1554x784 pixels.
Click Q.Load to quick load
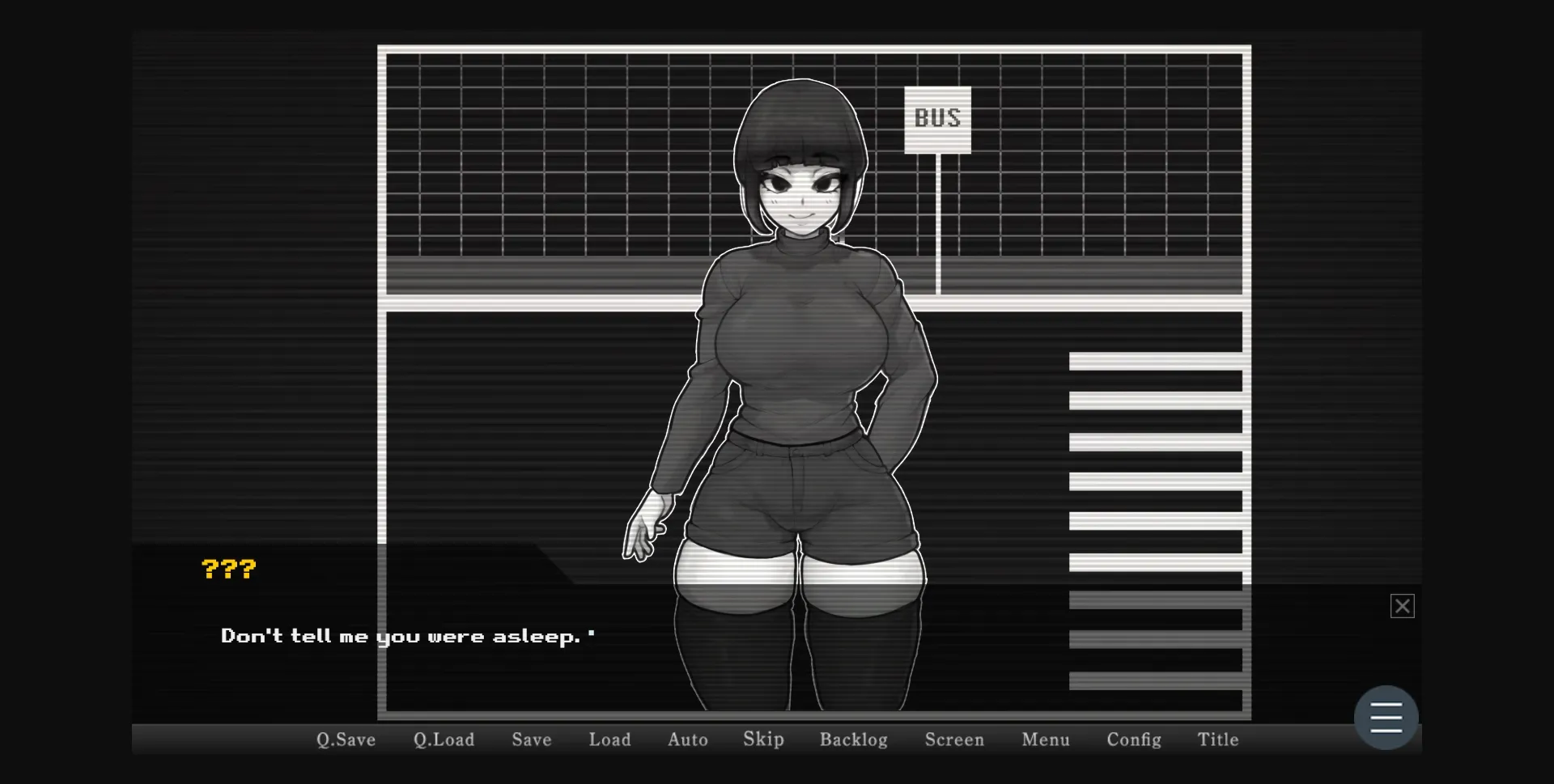443,739
